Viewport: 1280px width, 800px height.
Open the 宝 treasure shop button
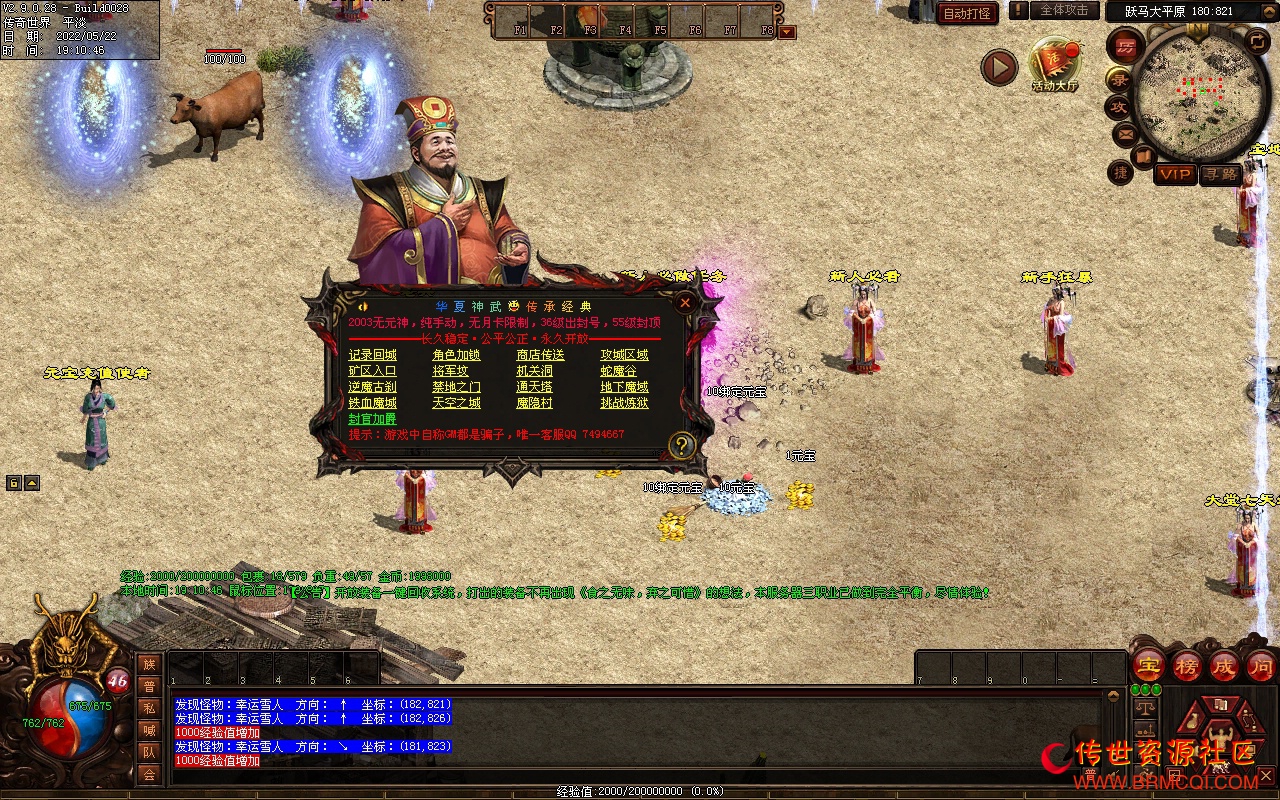tap(1148, 666)
